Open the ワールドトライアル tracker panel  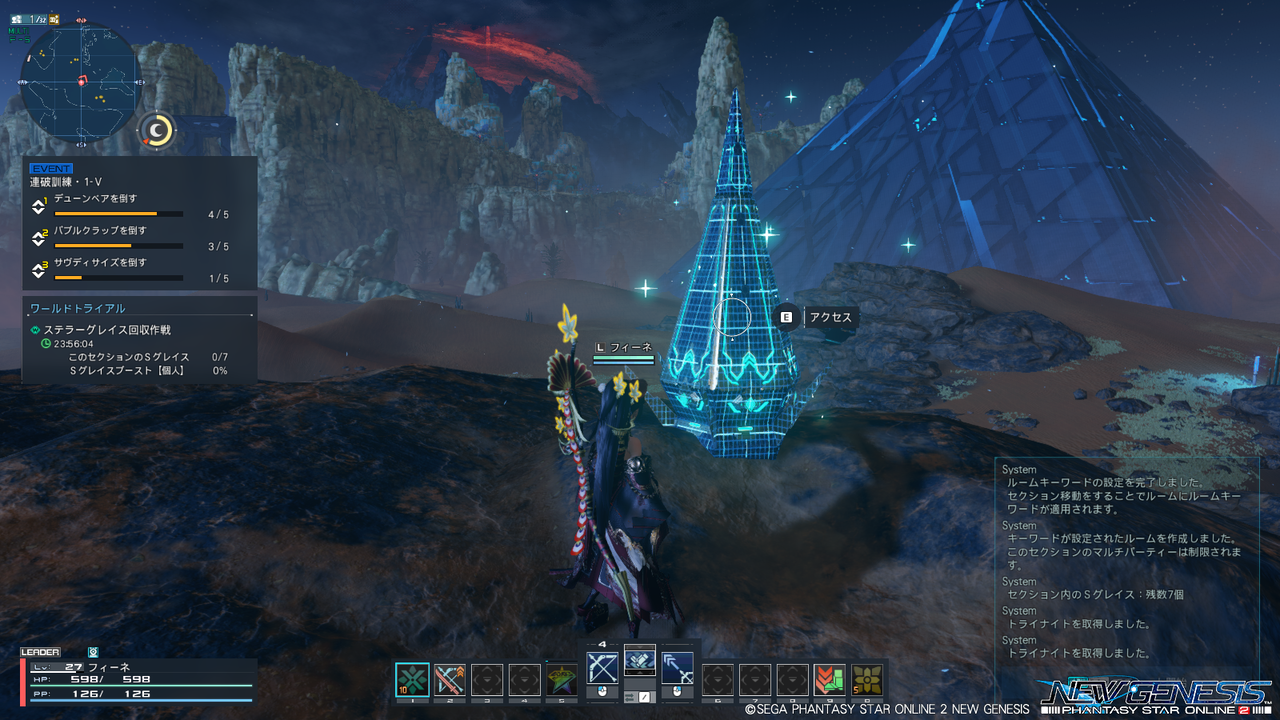coord(140,339)
